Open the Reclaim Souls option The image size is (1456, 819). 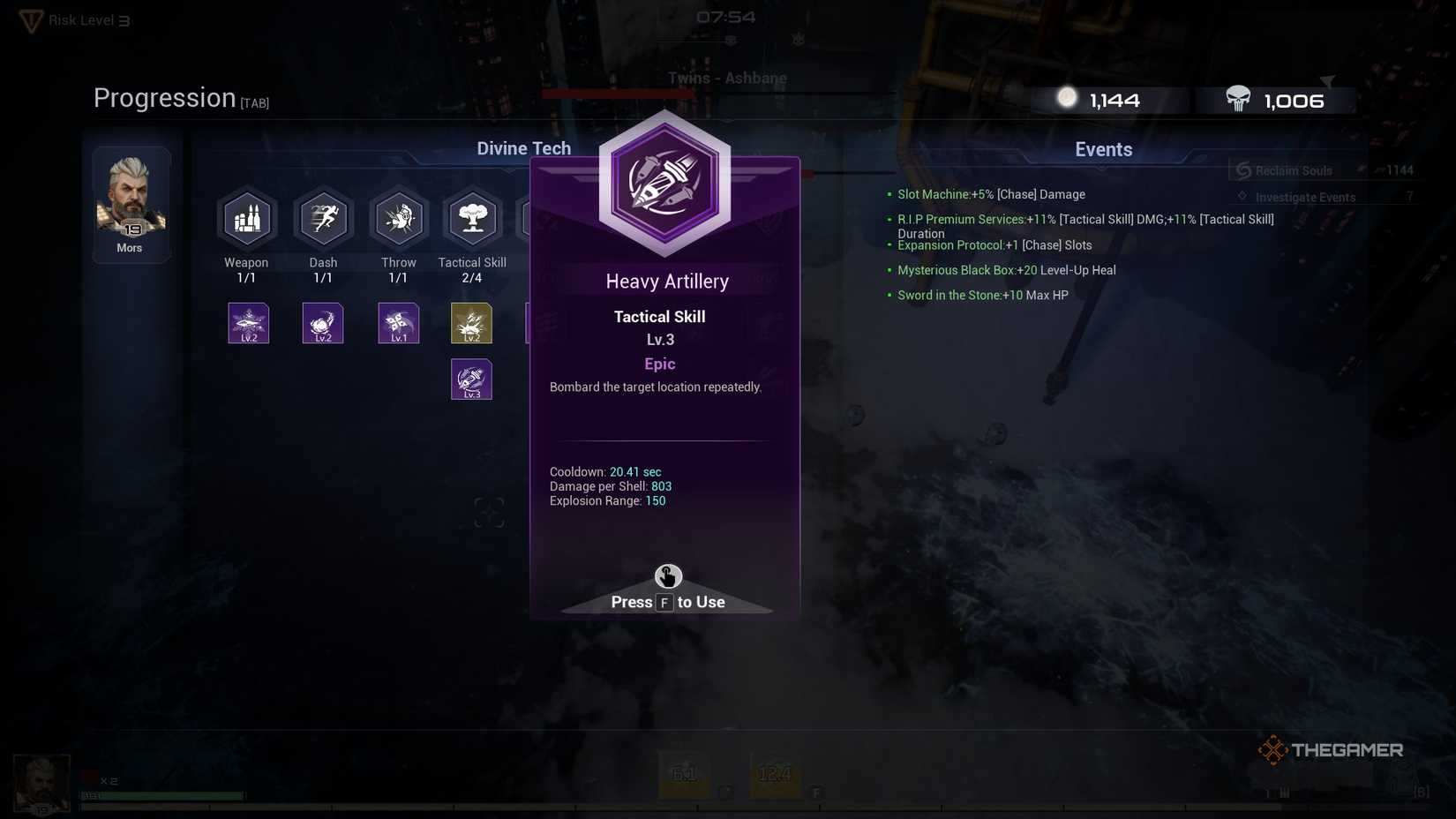(x=1294, y=169)
